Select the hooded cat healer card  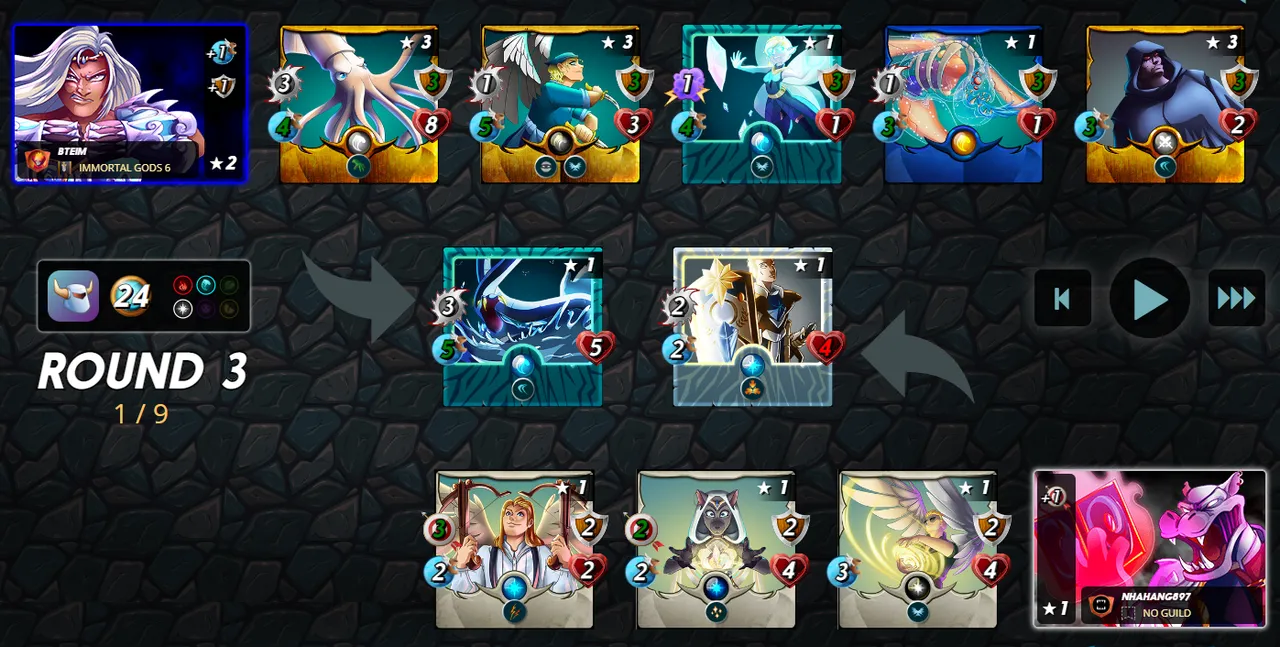[x=716, y=549]
